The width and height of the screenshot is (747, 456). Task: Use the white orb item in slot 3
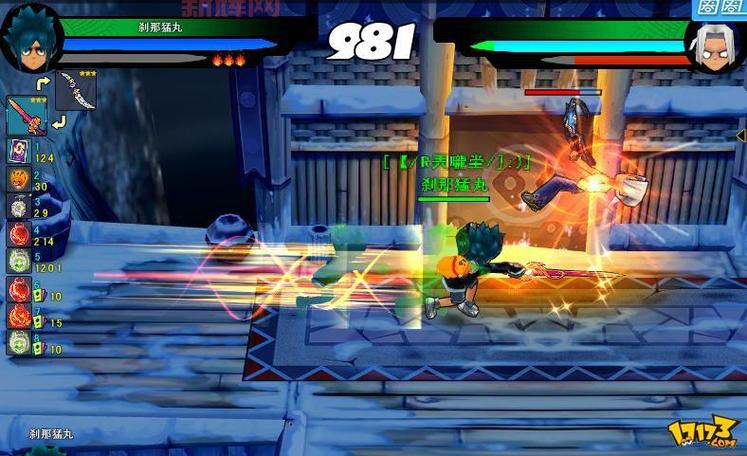(x=18, y=206)
